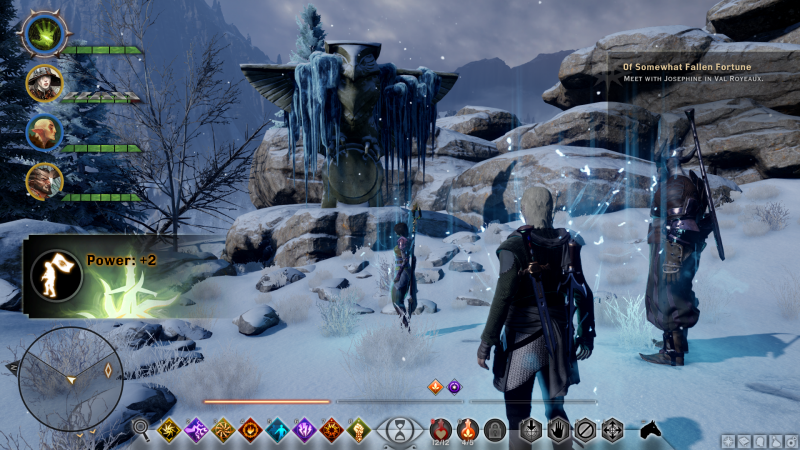Choose the horned Qunari companion portrait
This screenshot has height=450, width=800.
click(45, 181)
